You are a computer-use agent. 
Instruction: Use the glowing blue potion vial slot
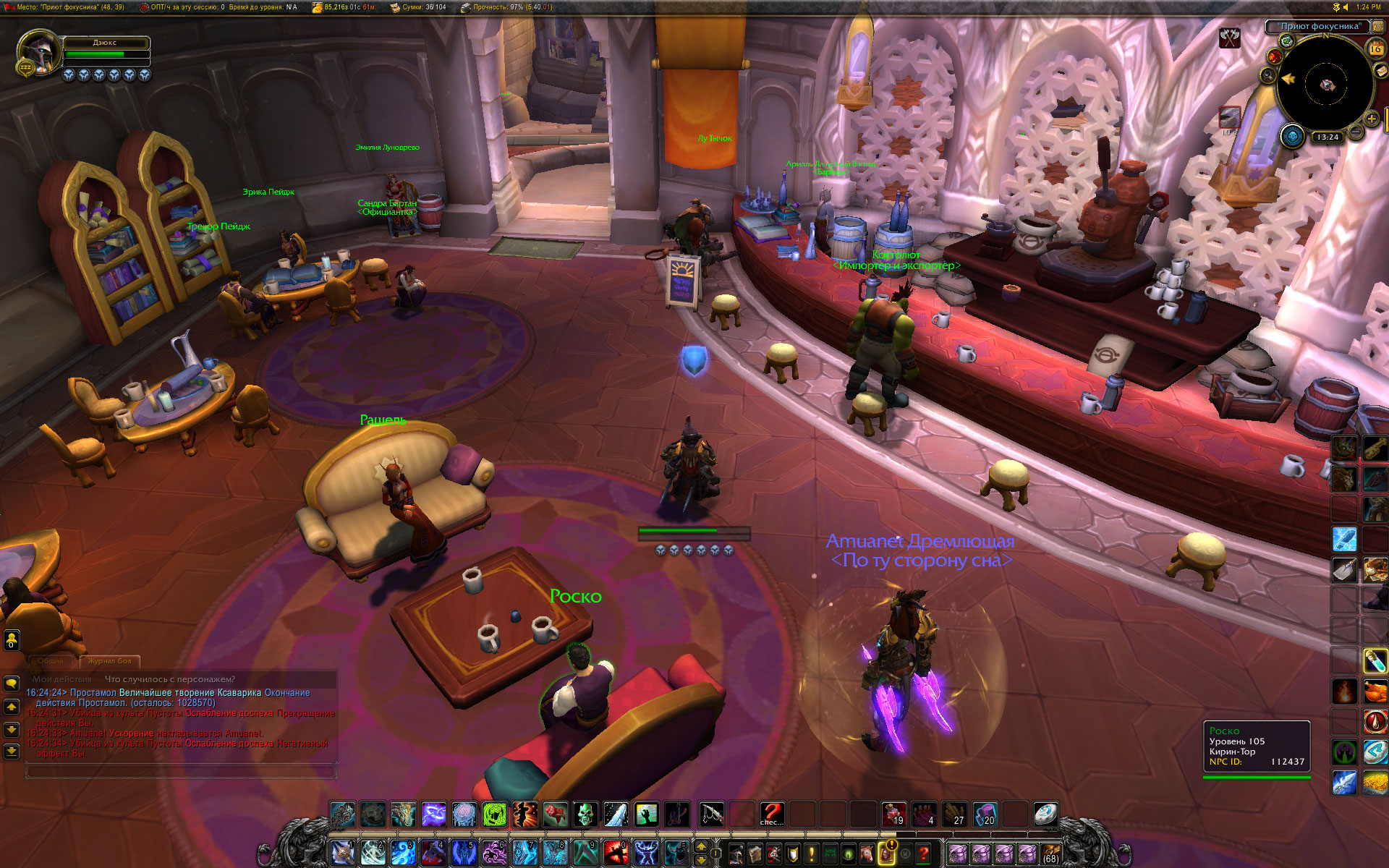[1375, 660]
